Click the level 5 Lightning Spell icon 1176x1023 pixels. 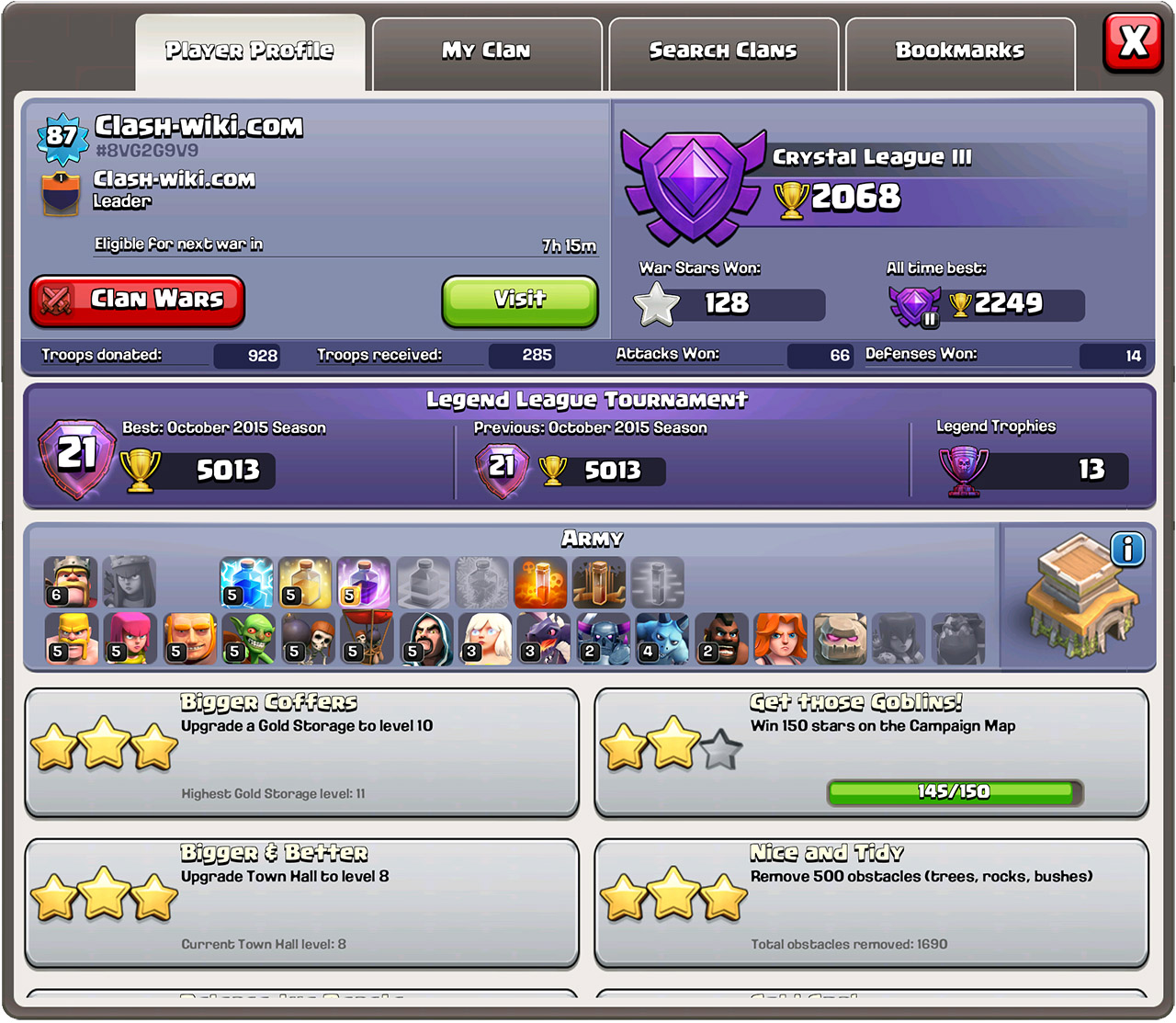pos(247,582)
